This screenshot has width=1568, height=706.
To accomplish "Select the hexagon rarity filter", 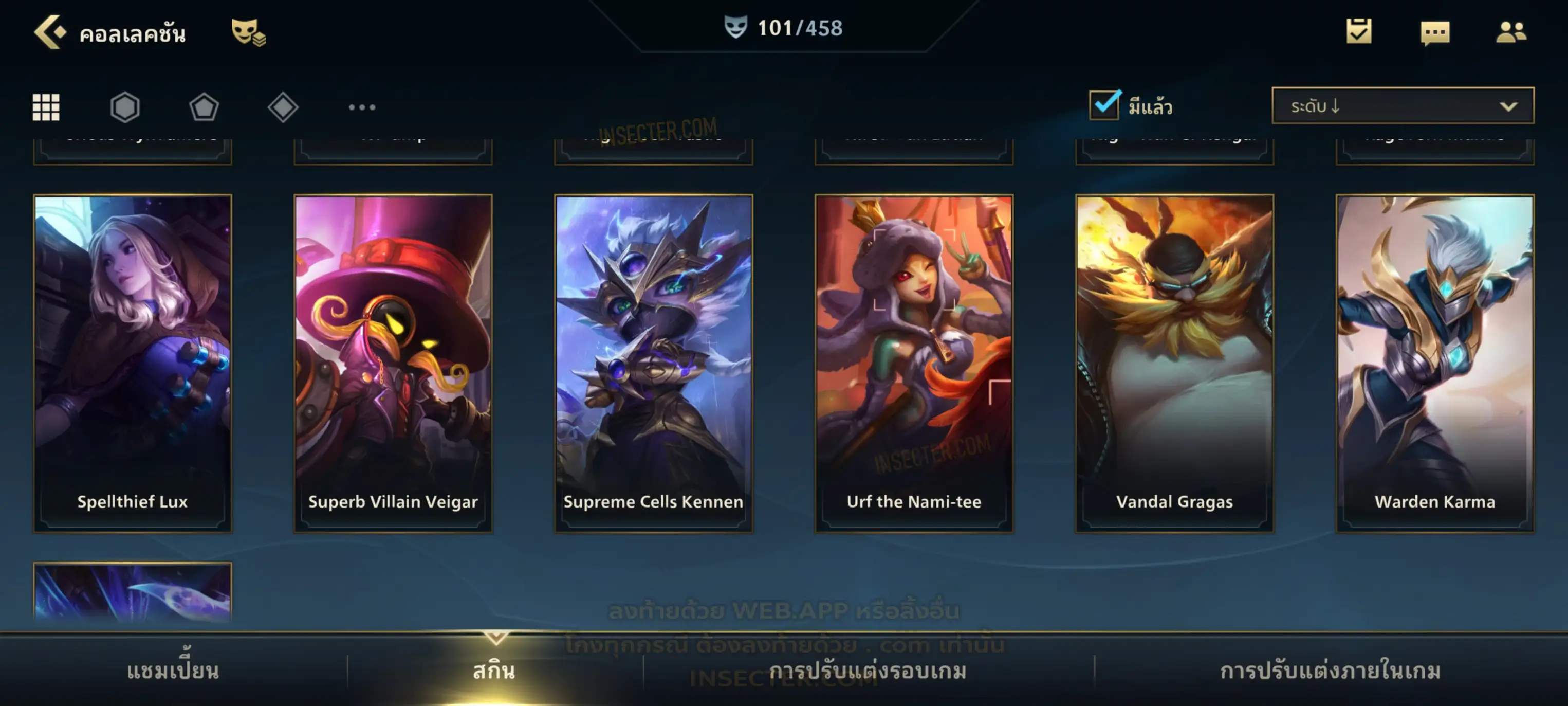I will [x=125, y=107].
